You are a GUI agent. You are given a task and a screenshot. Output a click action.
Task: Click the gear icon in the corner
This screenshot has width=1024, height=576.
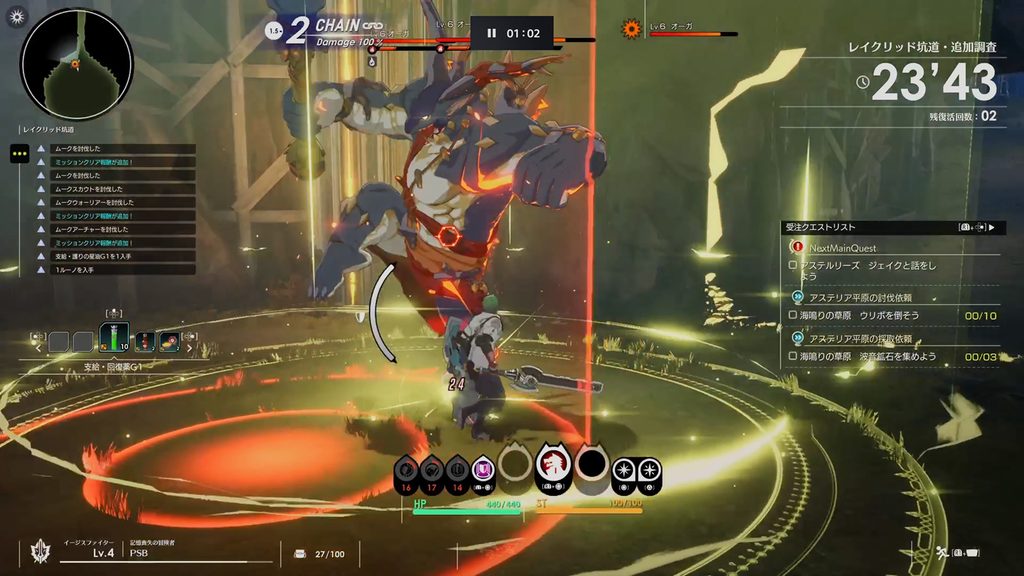(x=16, y=16)
